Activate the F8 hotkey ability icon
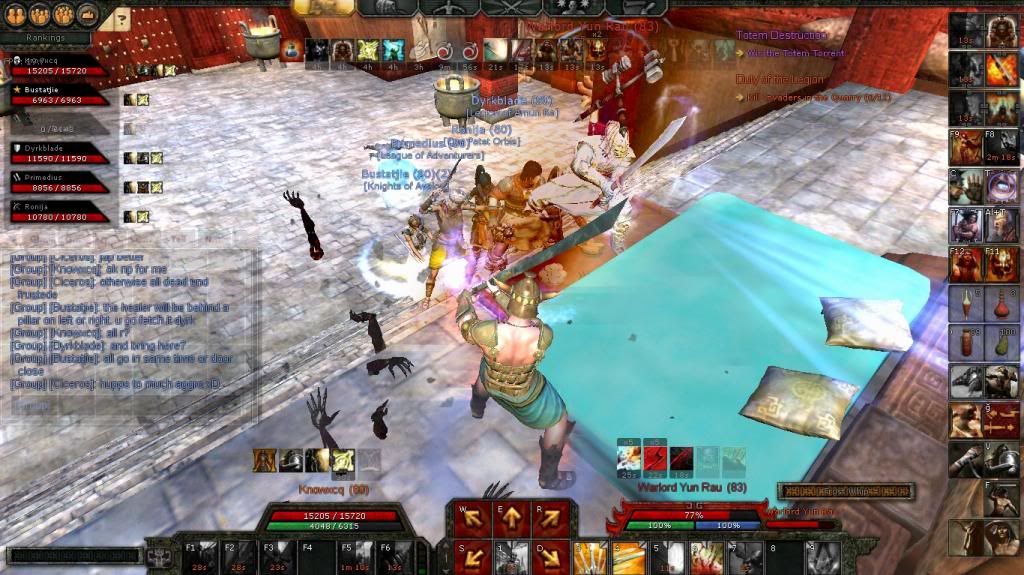 tap(1002, 147)
